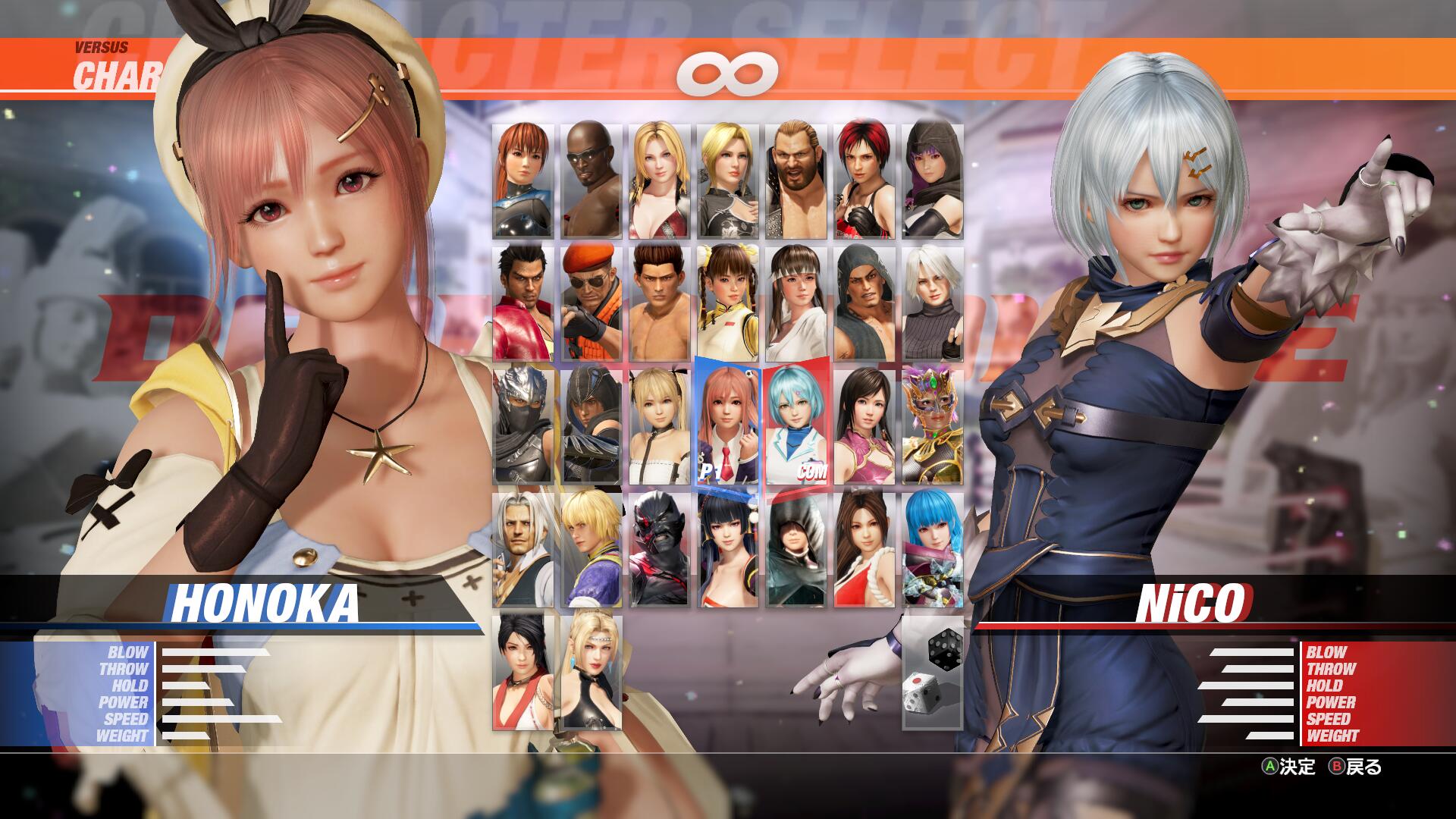
Task: Choose the bald fighter wearing sunglasses
Action: pos(591,180)
